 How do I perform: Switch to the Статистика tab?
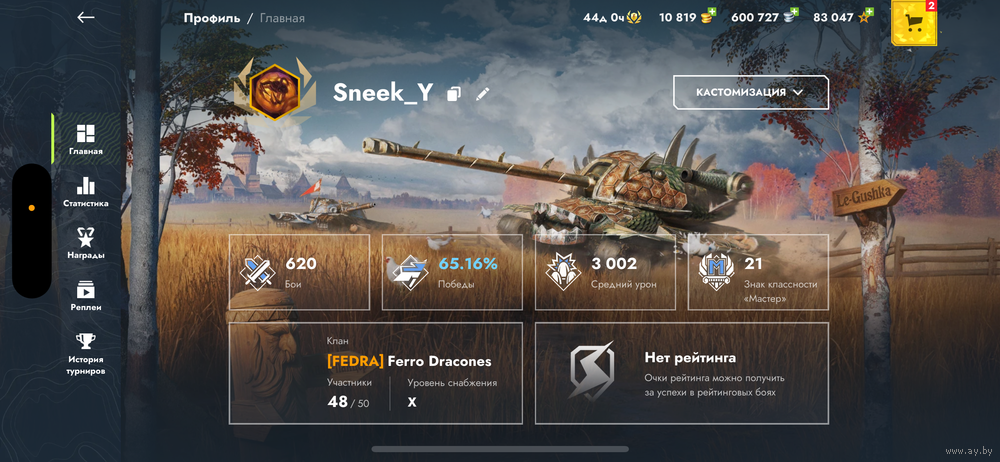[x=86, y=192]
